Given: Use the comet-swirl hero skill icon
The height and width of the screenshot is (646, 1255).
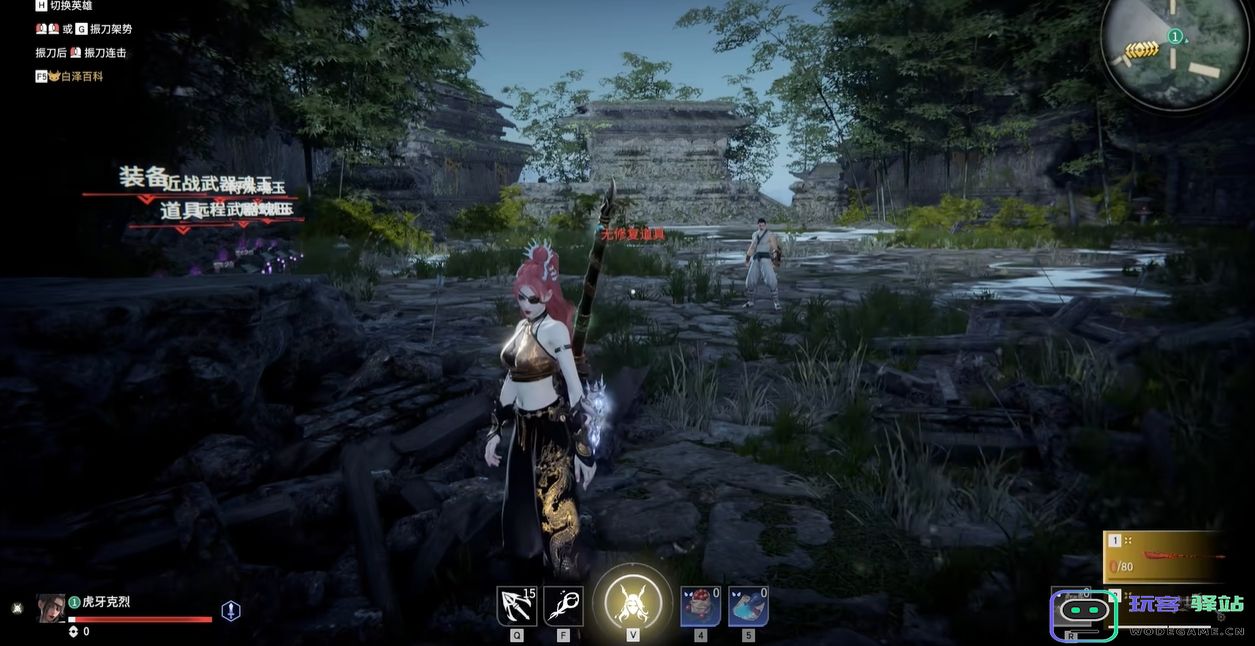Looking at the screenshot, I should coord(563,606).
